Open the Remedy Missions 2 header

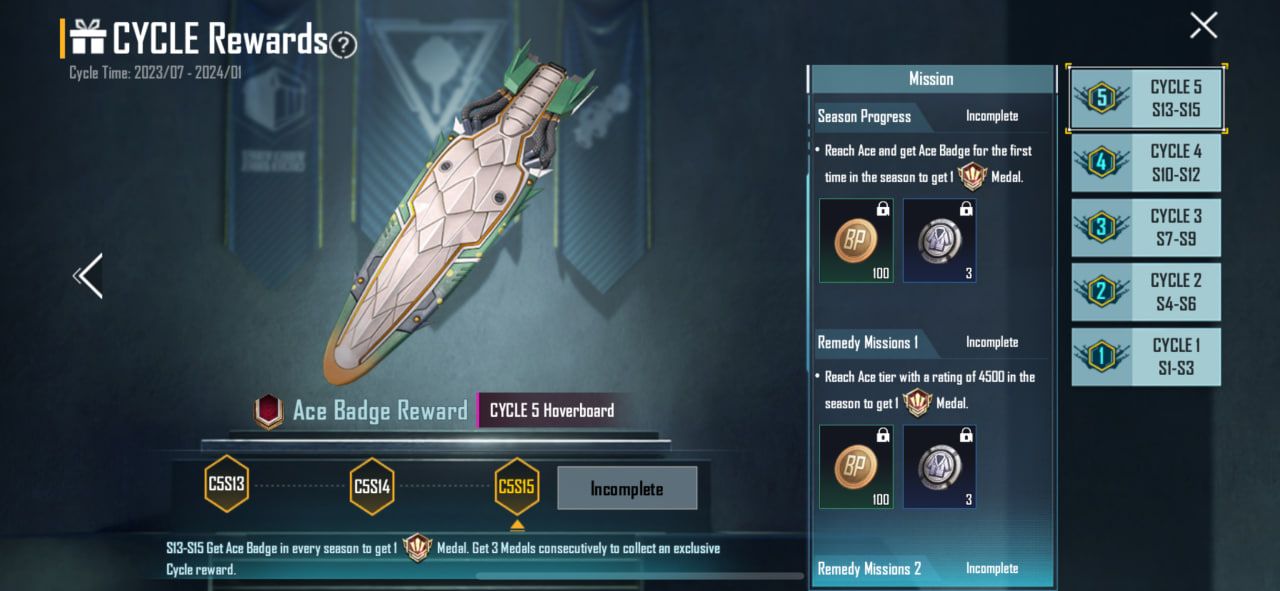[870, 569]
